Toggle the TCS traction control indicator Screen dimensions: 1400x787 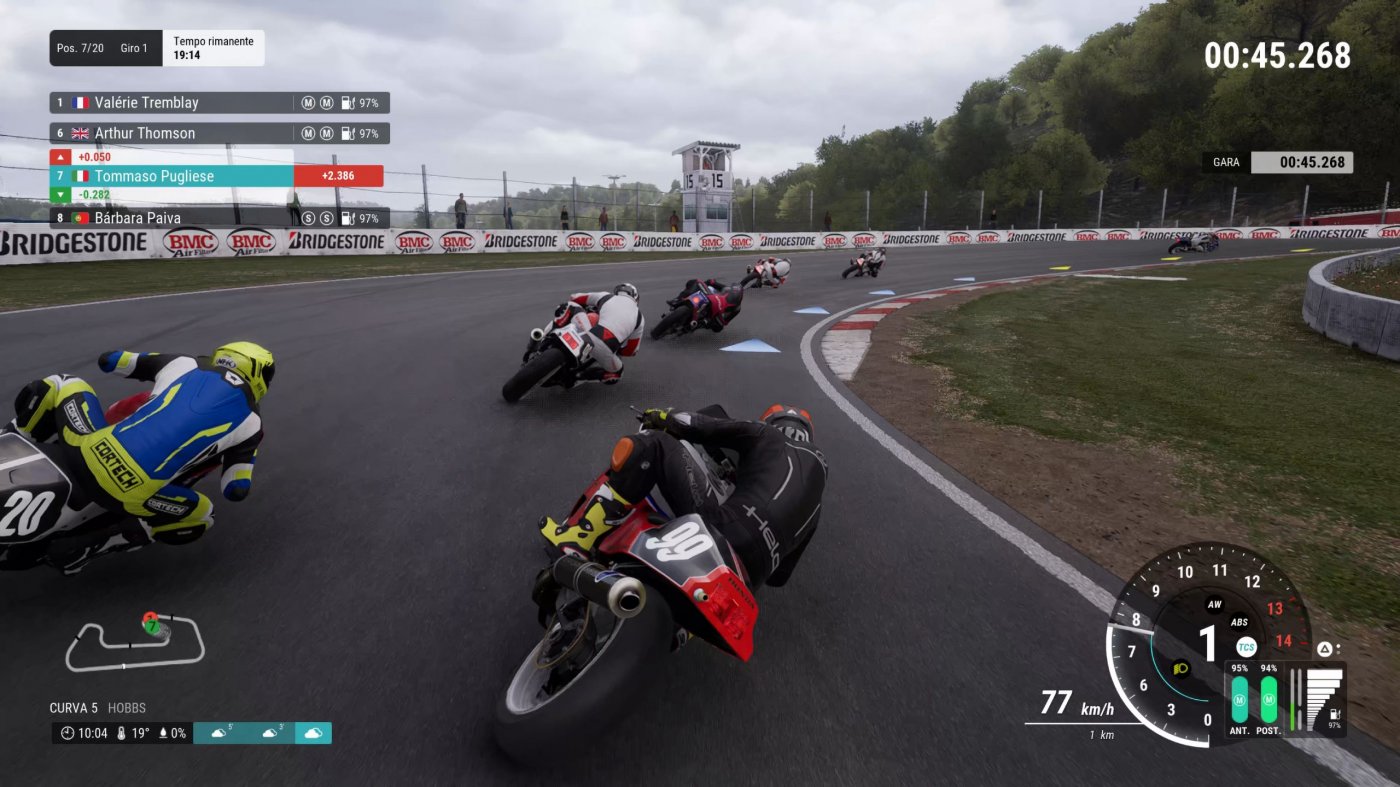coord(1245,647)
